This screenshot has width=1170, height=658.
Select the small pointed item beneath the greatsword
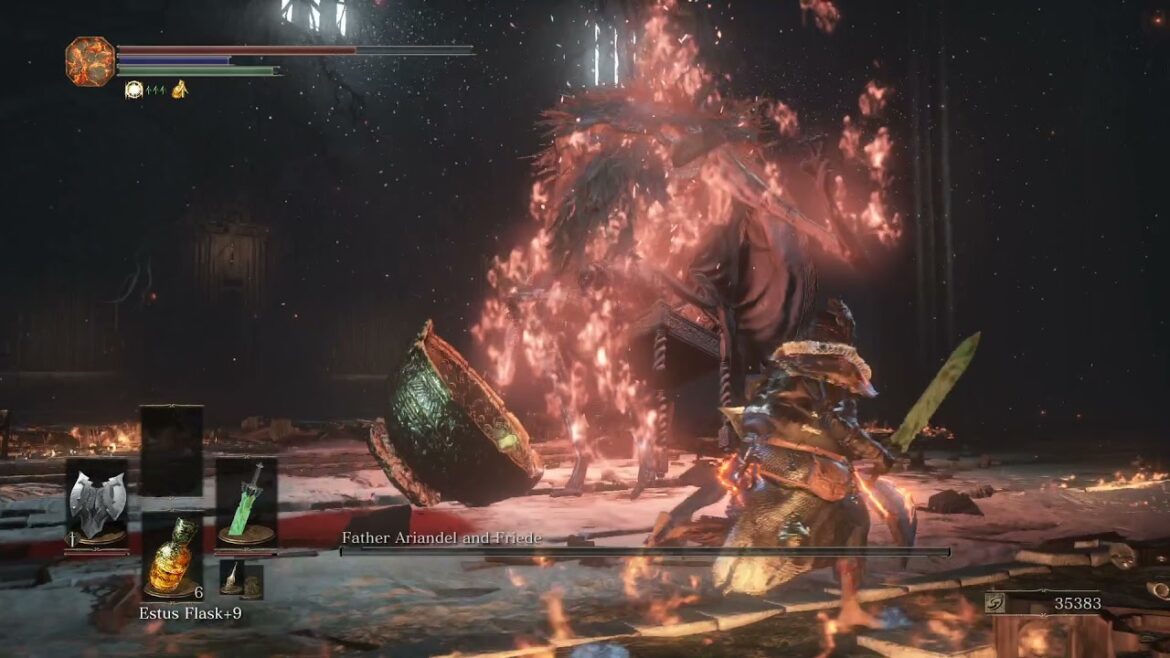pyautogui.click(x=231, y=578)
